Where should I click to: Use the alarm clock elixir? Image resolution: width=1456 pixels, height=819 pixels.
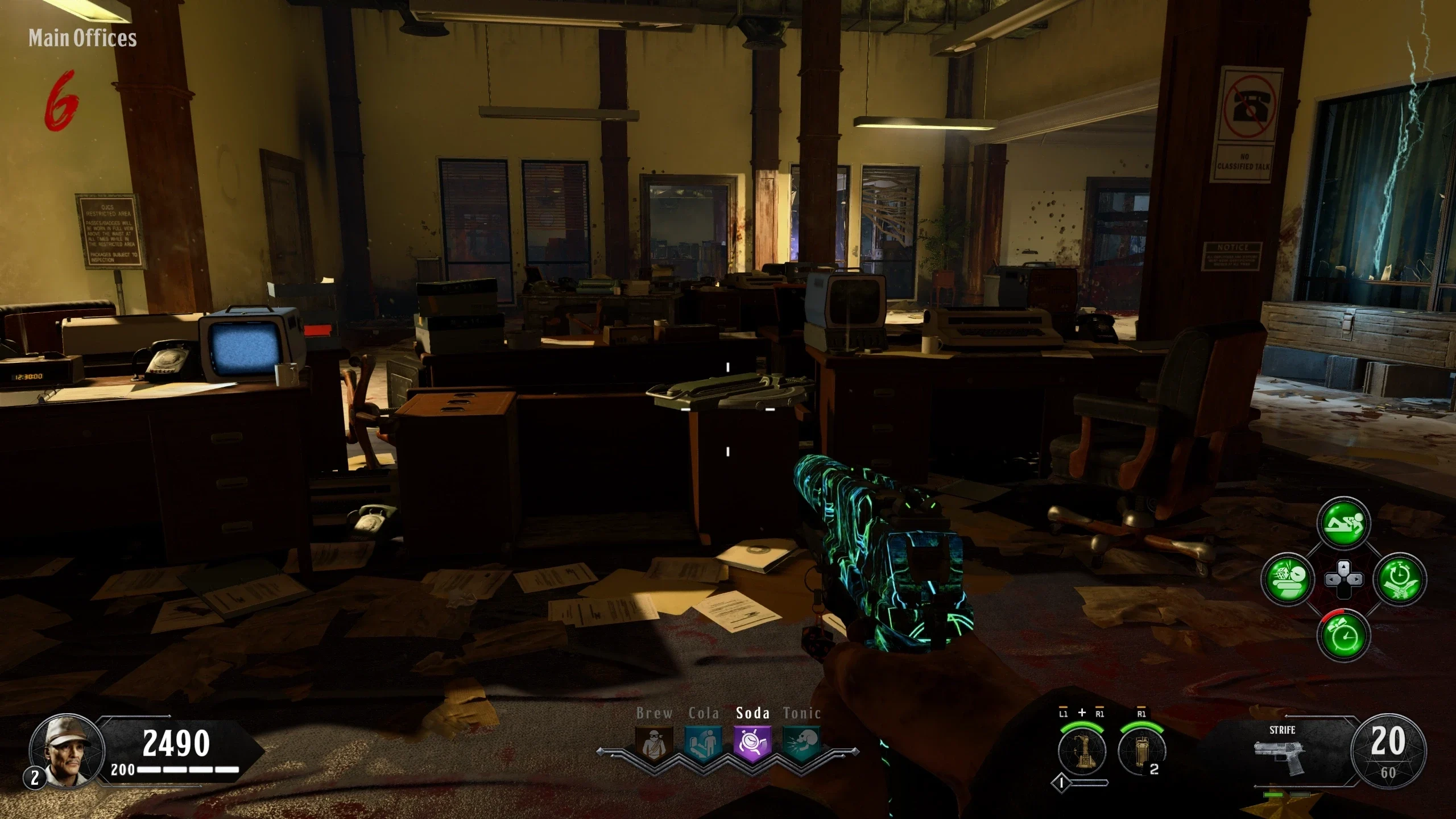[1343, 635]
